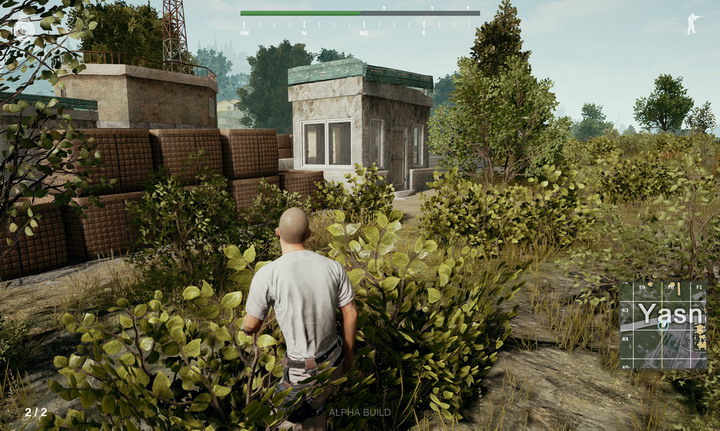Image resolution: width=720 pixels, height=431 pixels.
Task: Open the minimap showing Yasnaya
Action: pyautogui.click(x=663, y=325)
